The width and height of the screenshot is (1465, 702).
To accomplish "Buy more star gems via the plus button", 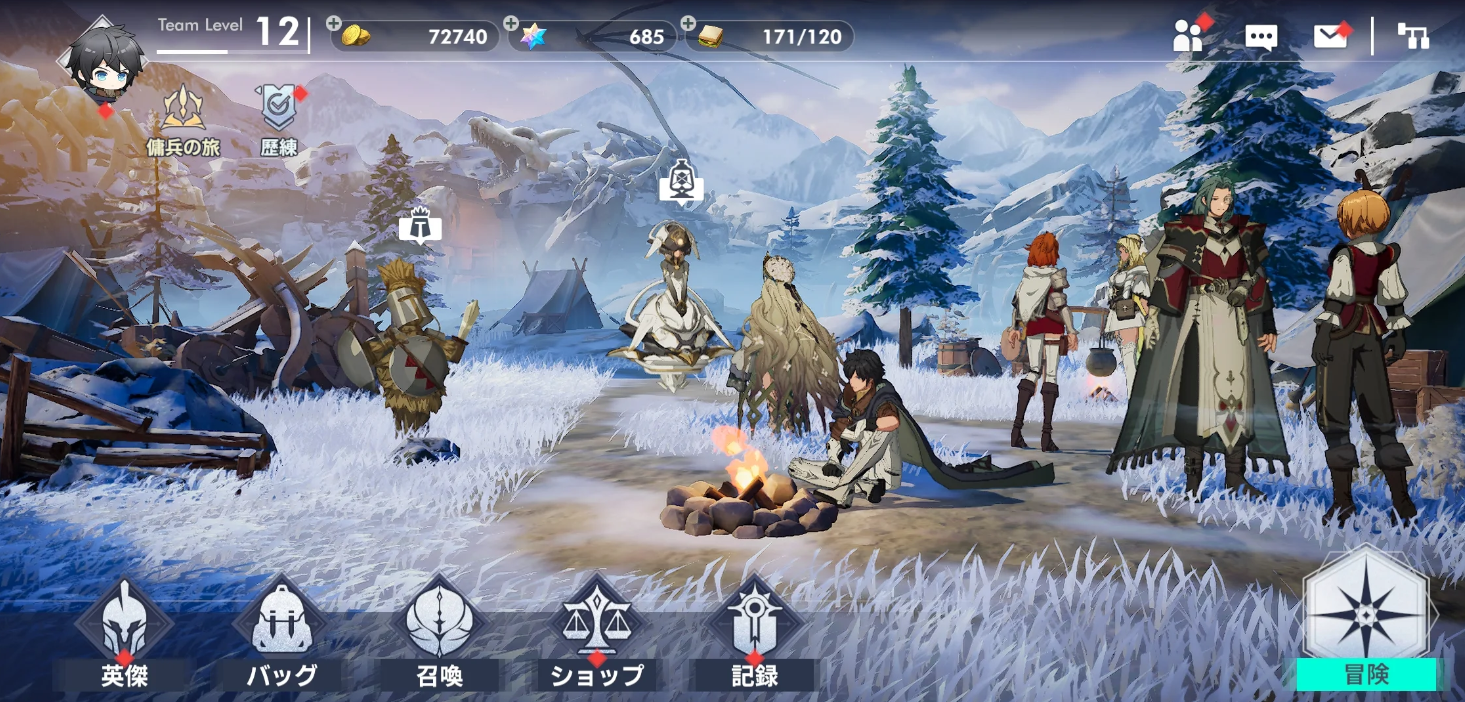I will (511, 24).
